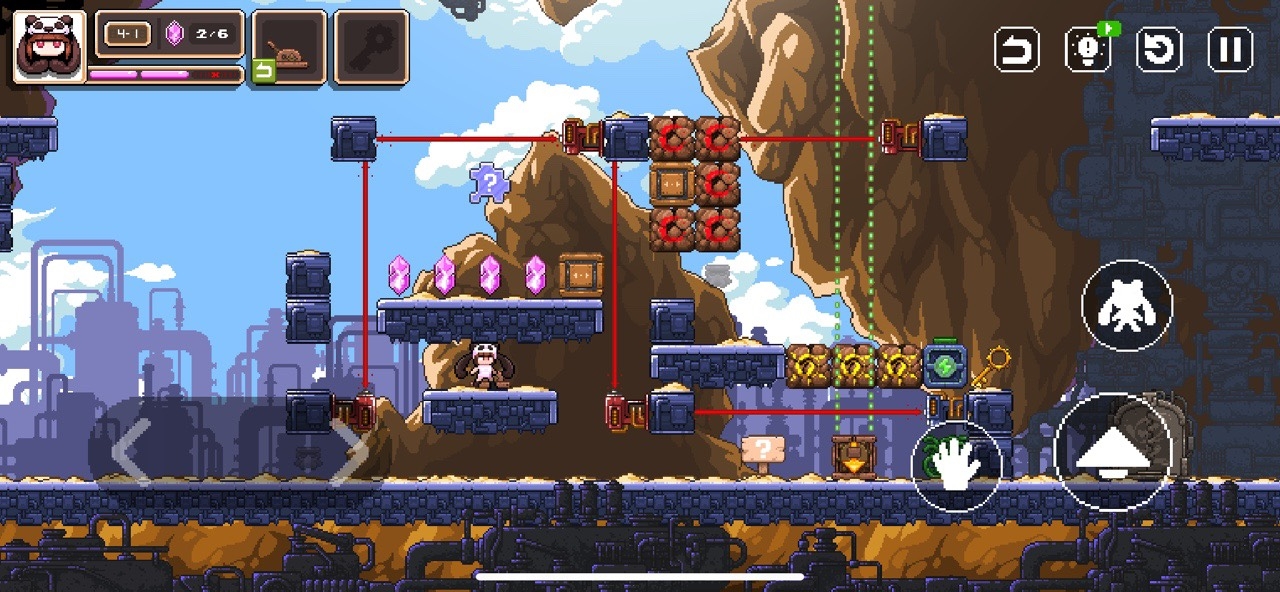Tap the panda-hood character portrait

49,46
